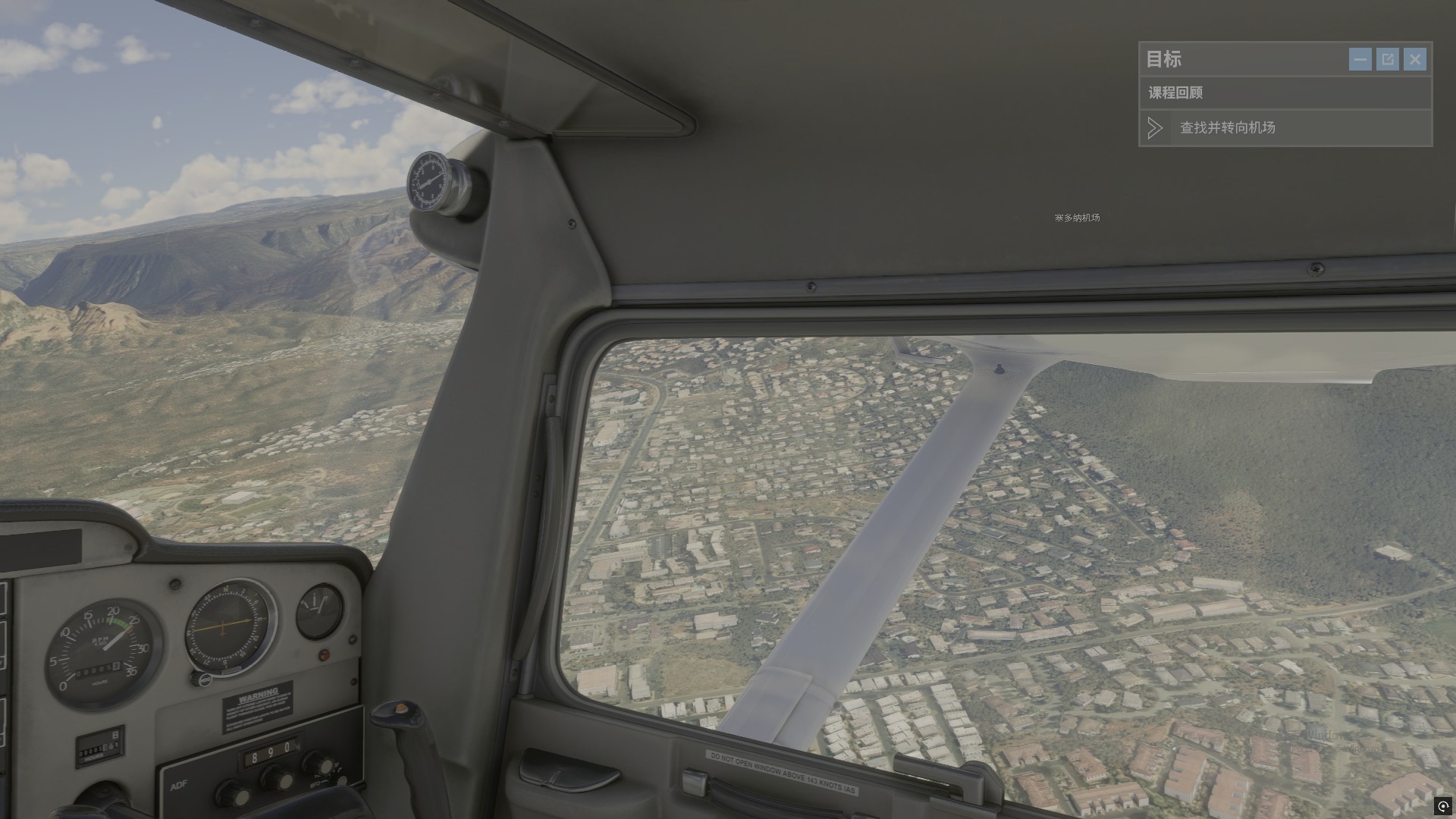Minimize the 目标 objectives panel

1360,59
